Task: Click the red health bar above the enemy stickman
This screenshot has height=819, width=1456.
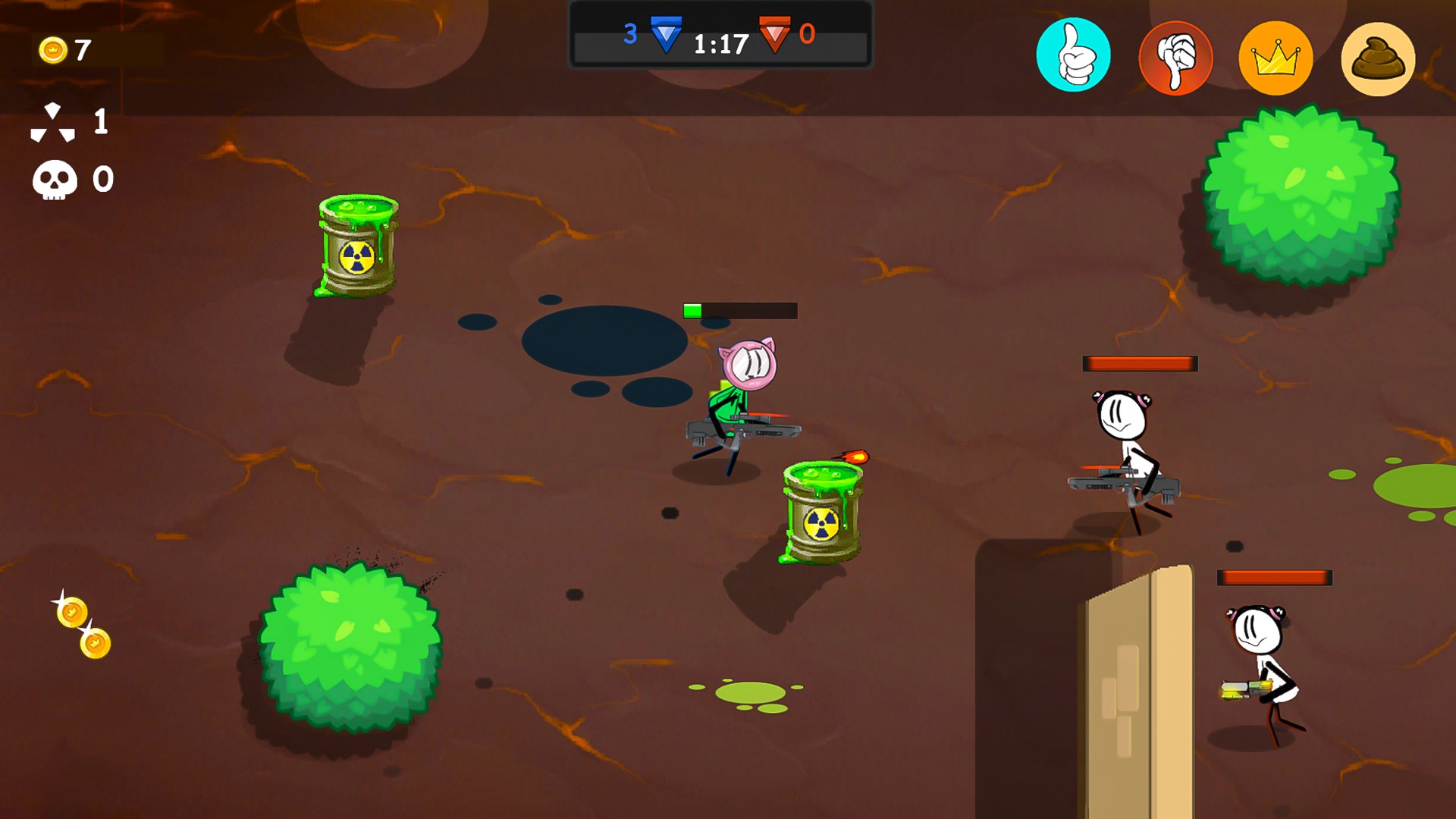Action: 1141,363
